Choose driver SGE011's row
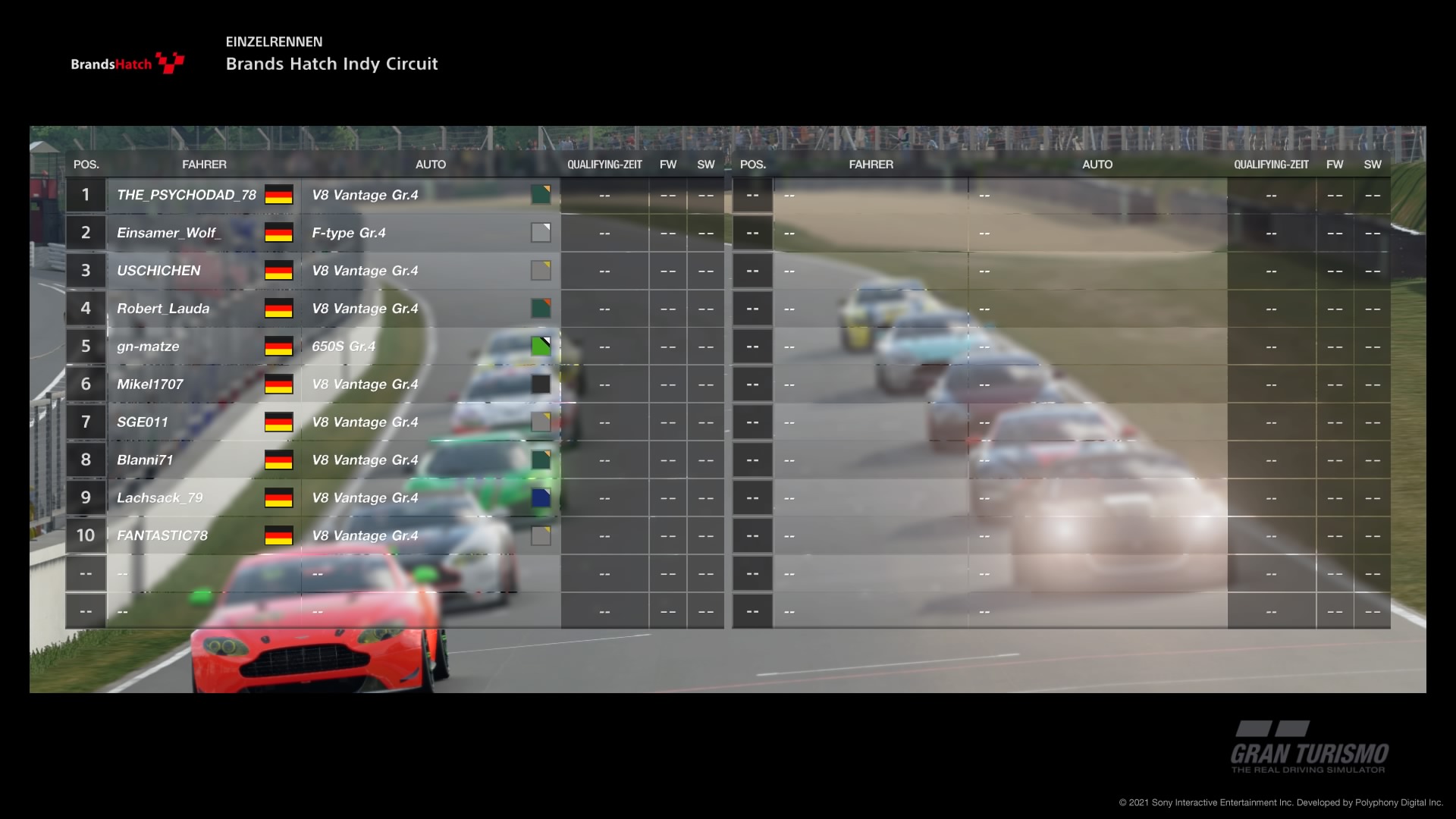The image size is (1456, 819). click(x=143, y=422)
